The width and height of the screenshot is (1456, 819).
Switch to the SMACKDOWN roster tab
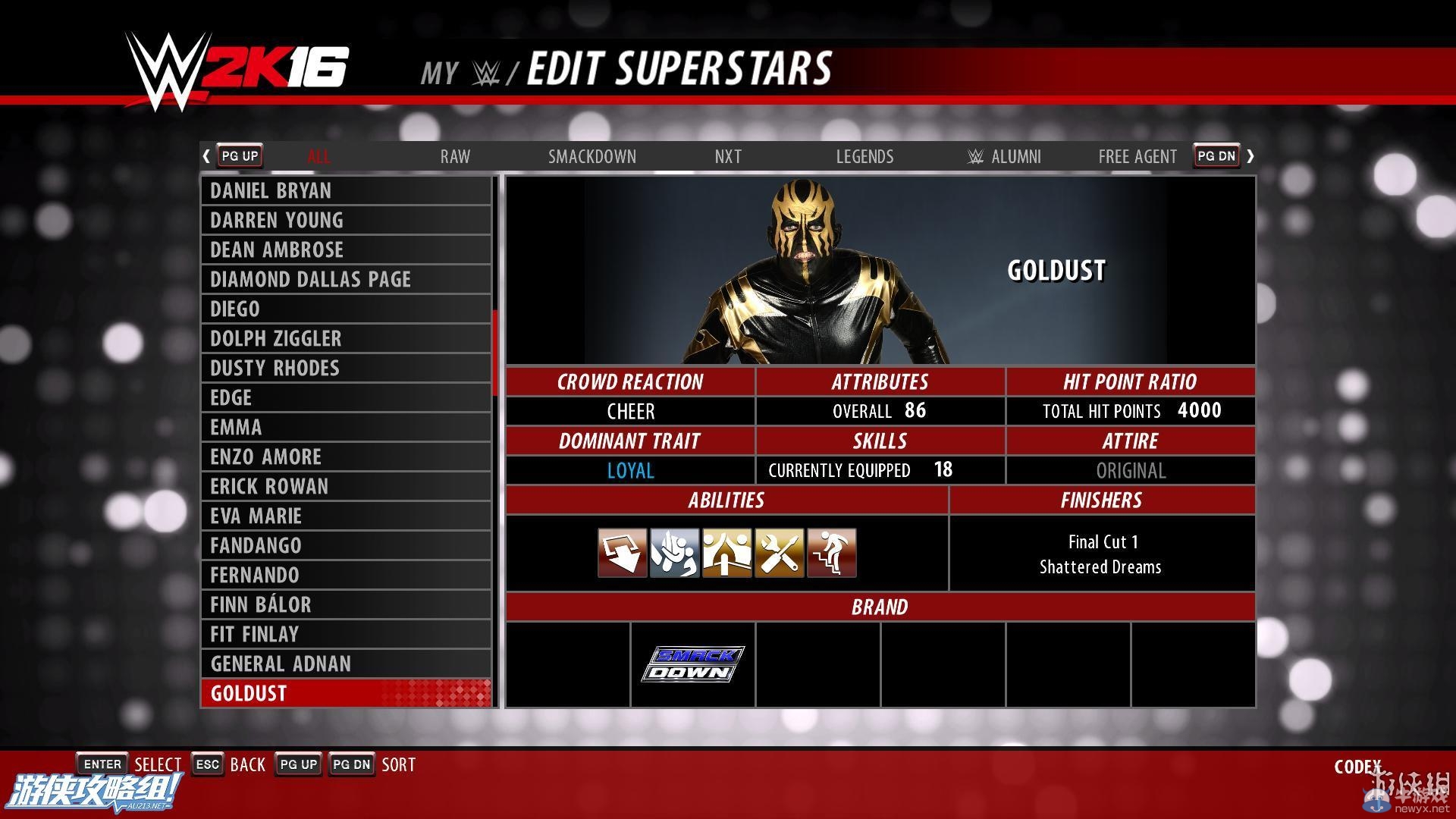click(x=592, y=156)
